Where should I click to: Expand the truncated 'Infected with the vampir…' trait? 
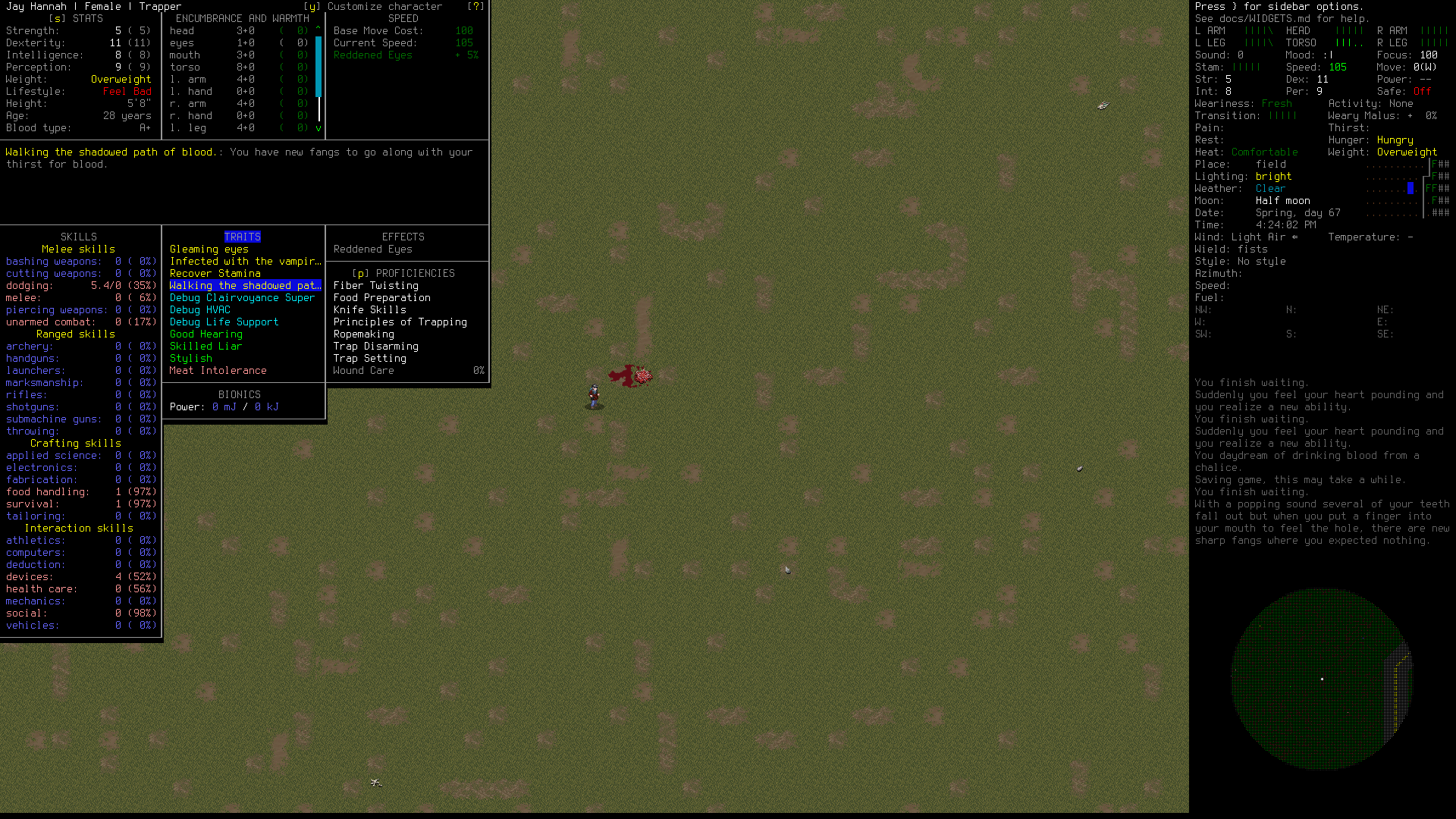(244, 261)
